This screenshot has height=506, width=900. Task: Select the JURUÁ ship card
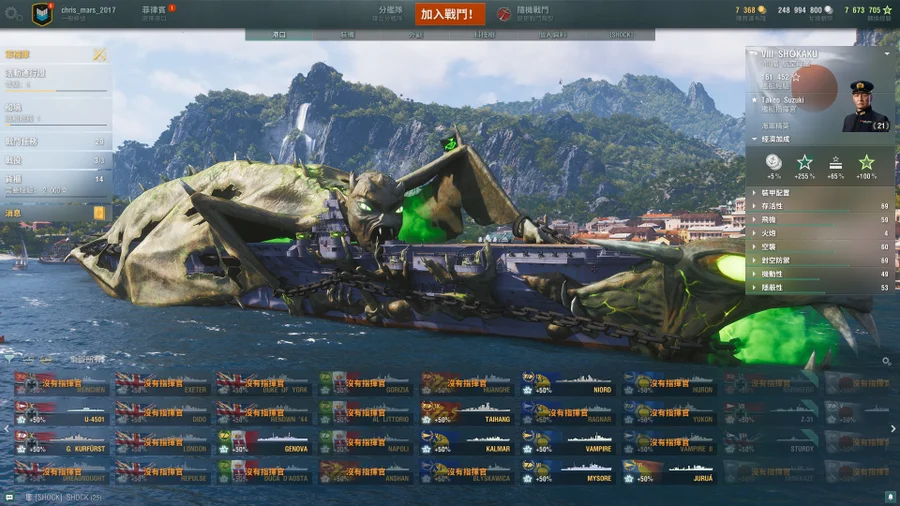(668, 471)
